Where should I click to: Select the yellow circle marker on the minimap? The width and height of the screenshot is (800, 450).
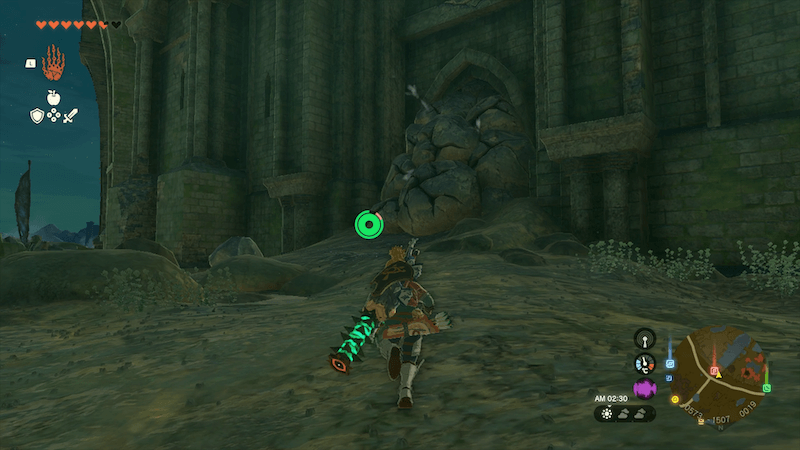675,399
